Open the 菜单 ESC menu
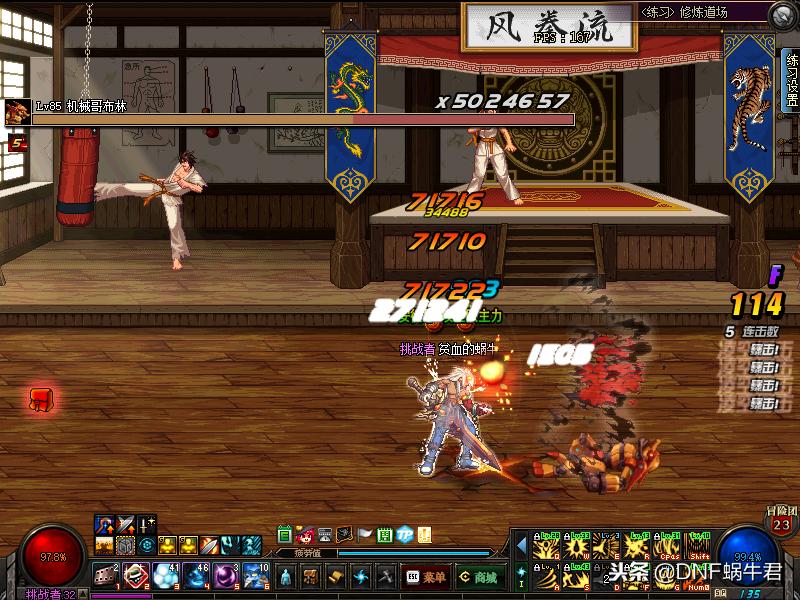800x600 pixels. [425, 577]
